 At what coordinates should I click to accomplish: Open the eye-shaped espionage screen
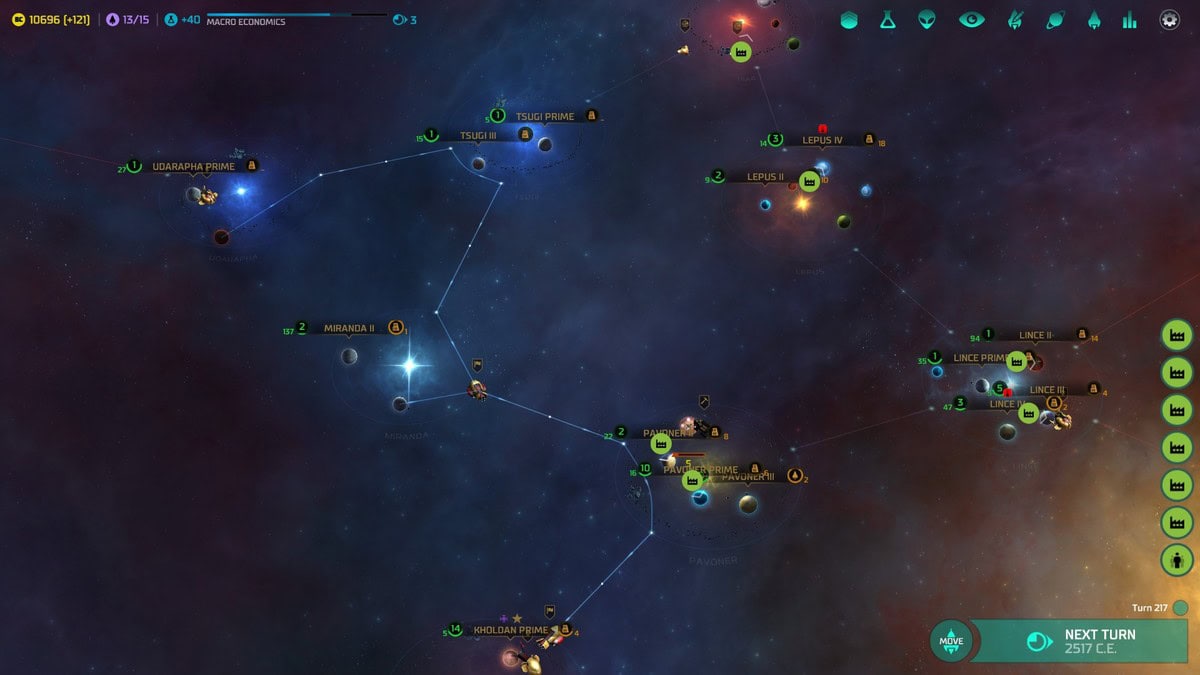click(x=971, y=20)
